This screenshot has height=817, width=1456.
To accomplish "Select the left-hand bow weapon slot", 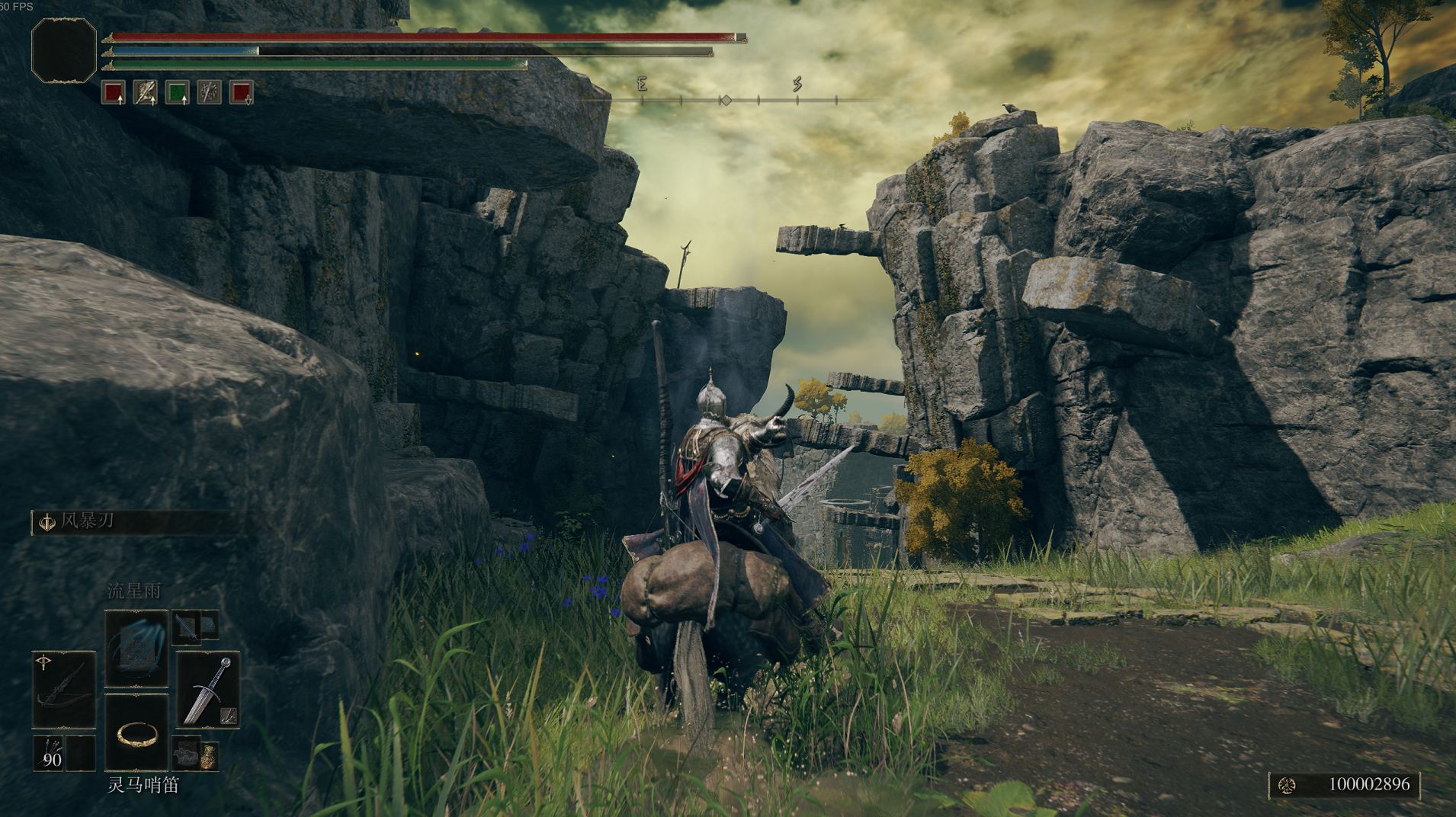I will [64, 689].
